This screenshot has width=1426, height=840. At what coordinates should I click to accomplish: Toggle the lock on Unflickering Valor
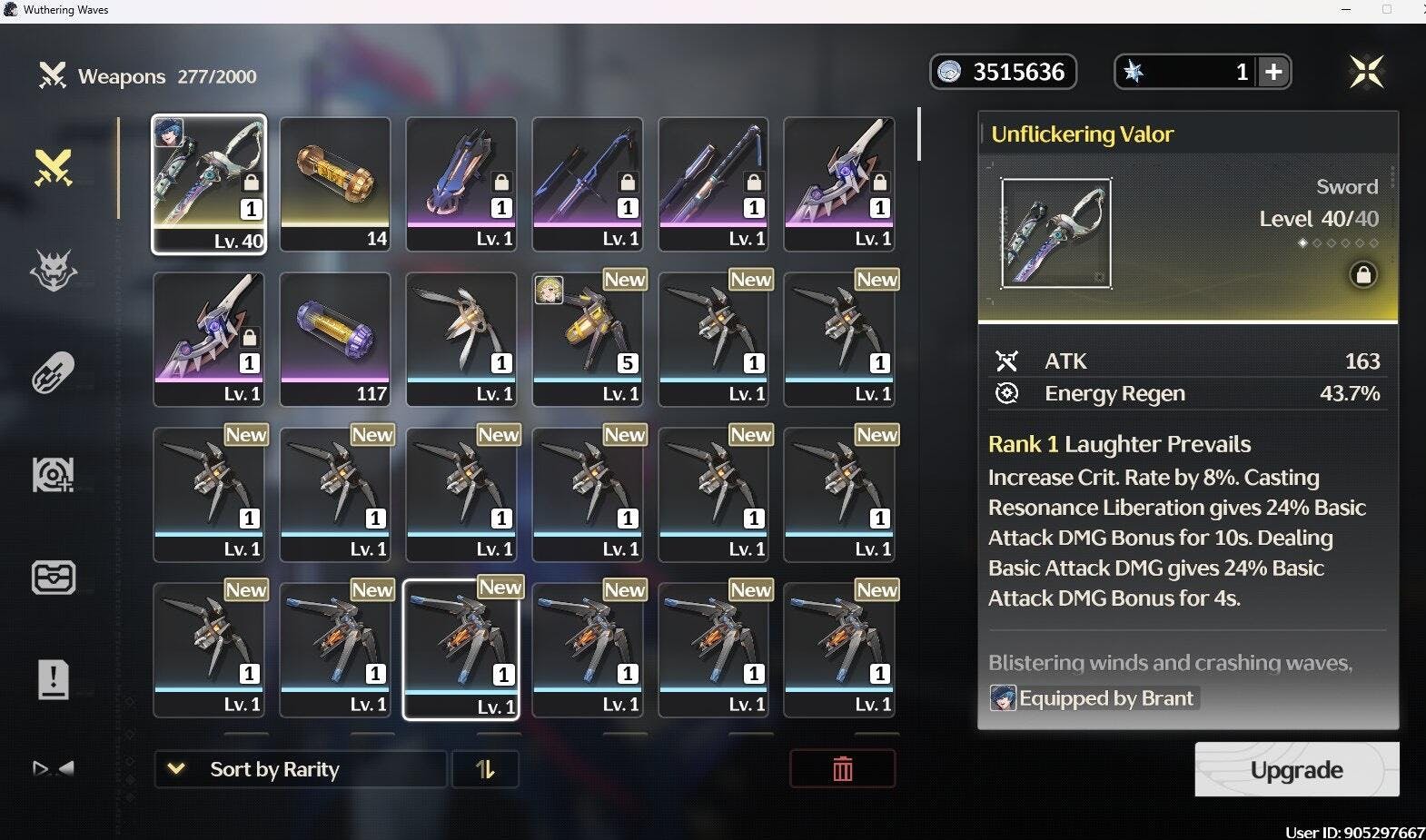1362,274
